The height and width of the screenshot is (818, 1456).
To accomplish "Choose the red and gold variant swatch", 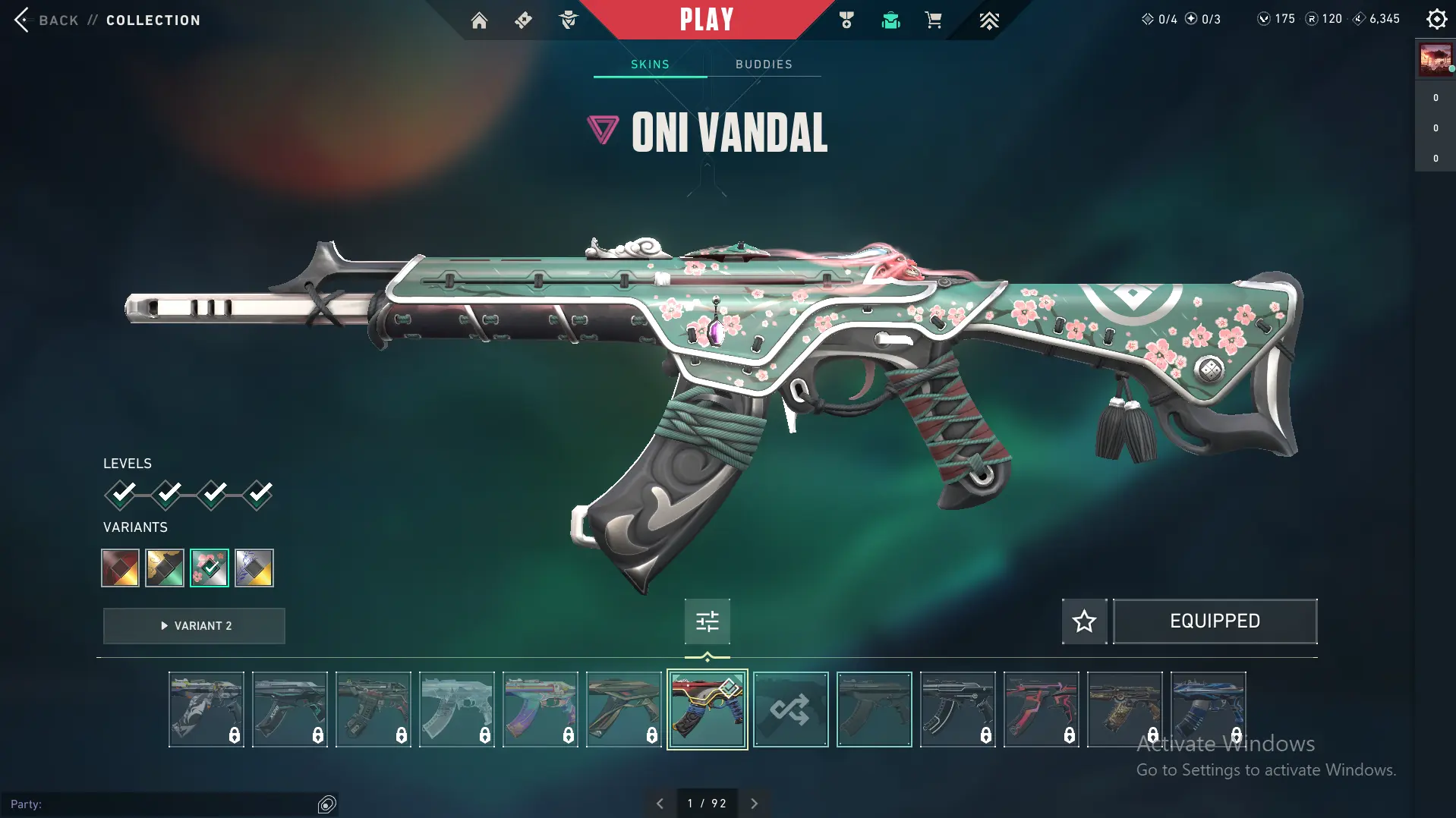I will pos(121,568).
